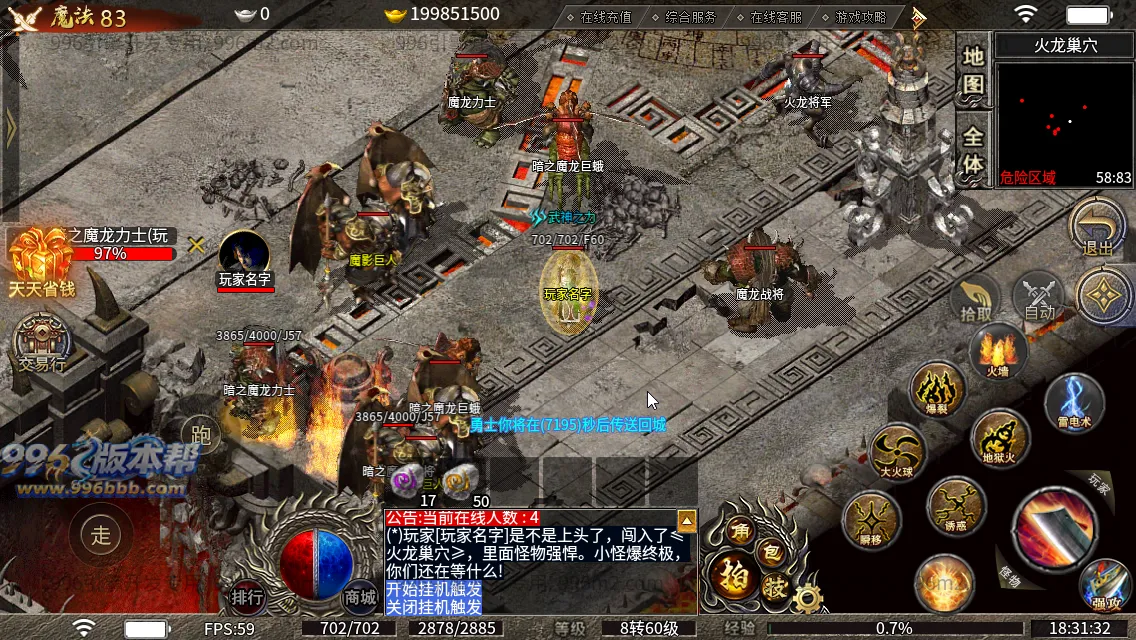Tap the 退出 exit button
This screenshot has width=1136, height=640.
click(x=1097, y=229)
